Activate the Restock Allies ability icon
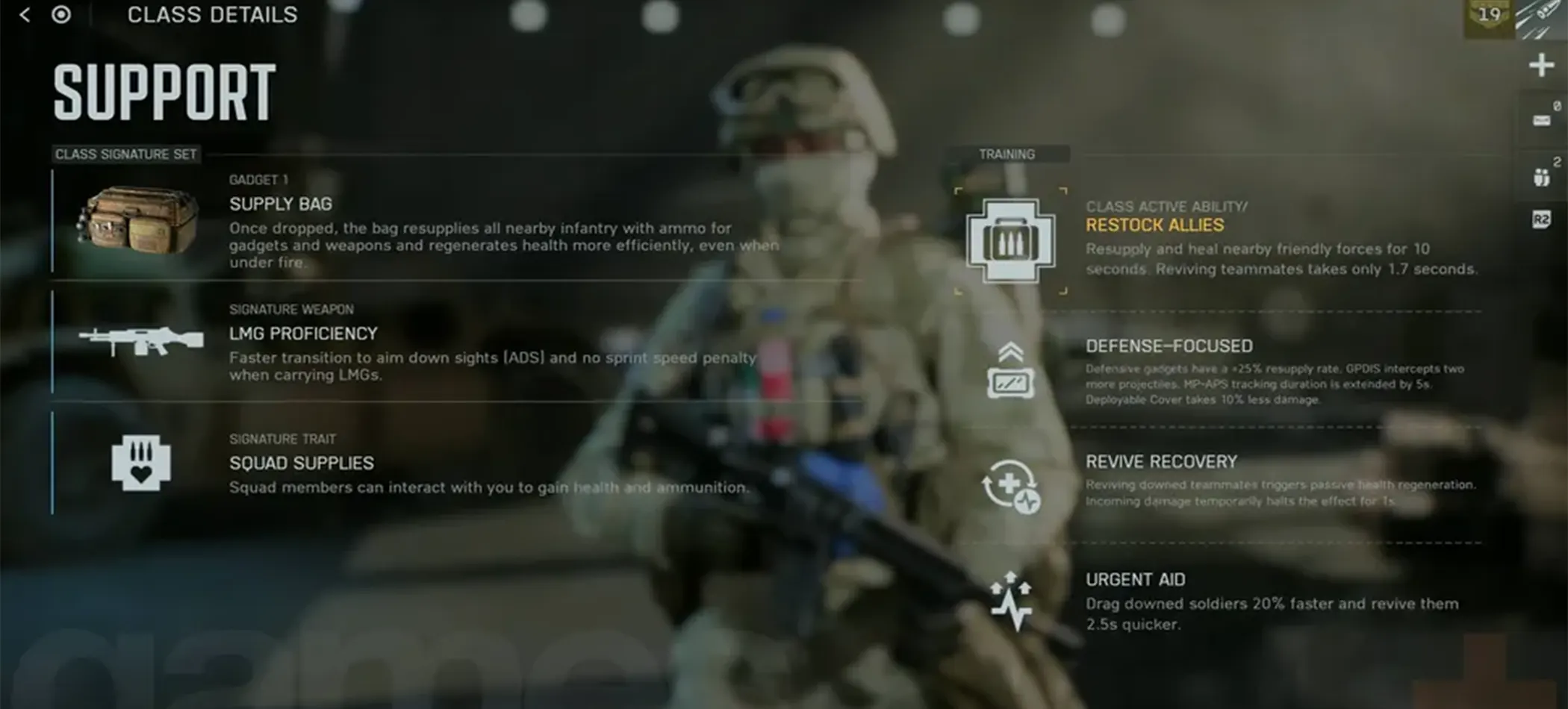Image resolution: width=1568 pixels, height=709 pixels. [1010, 241]
